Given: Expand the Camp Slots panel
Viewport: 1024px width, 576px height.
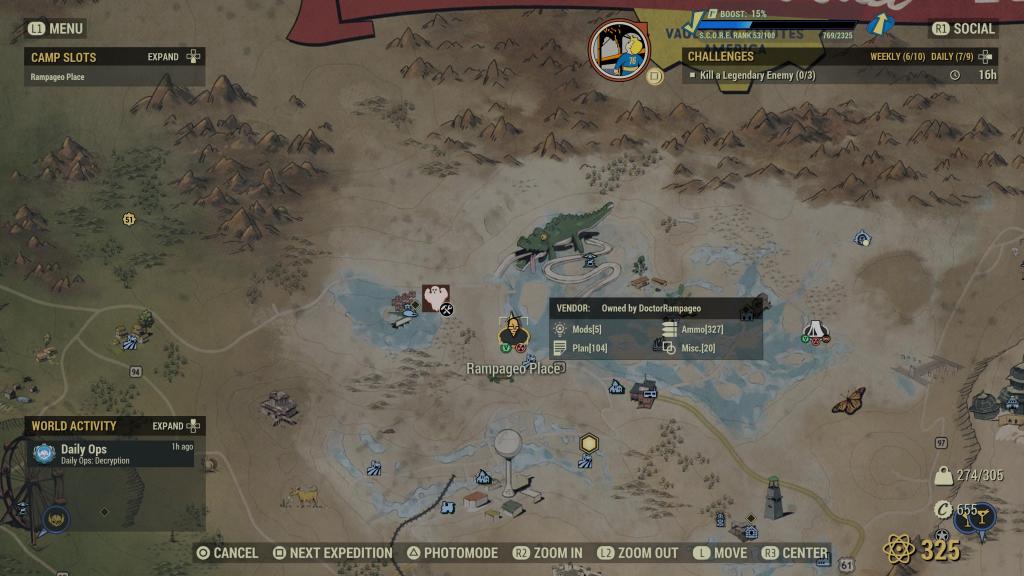Looking at the screenshot, I should pyautogui.click(x=174, y=57).
